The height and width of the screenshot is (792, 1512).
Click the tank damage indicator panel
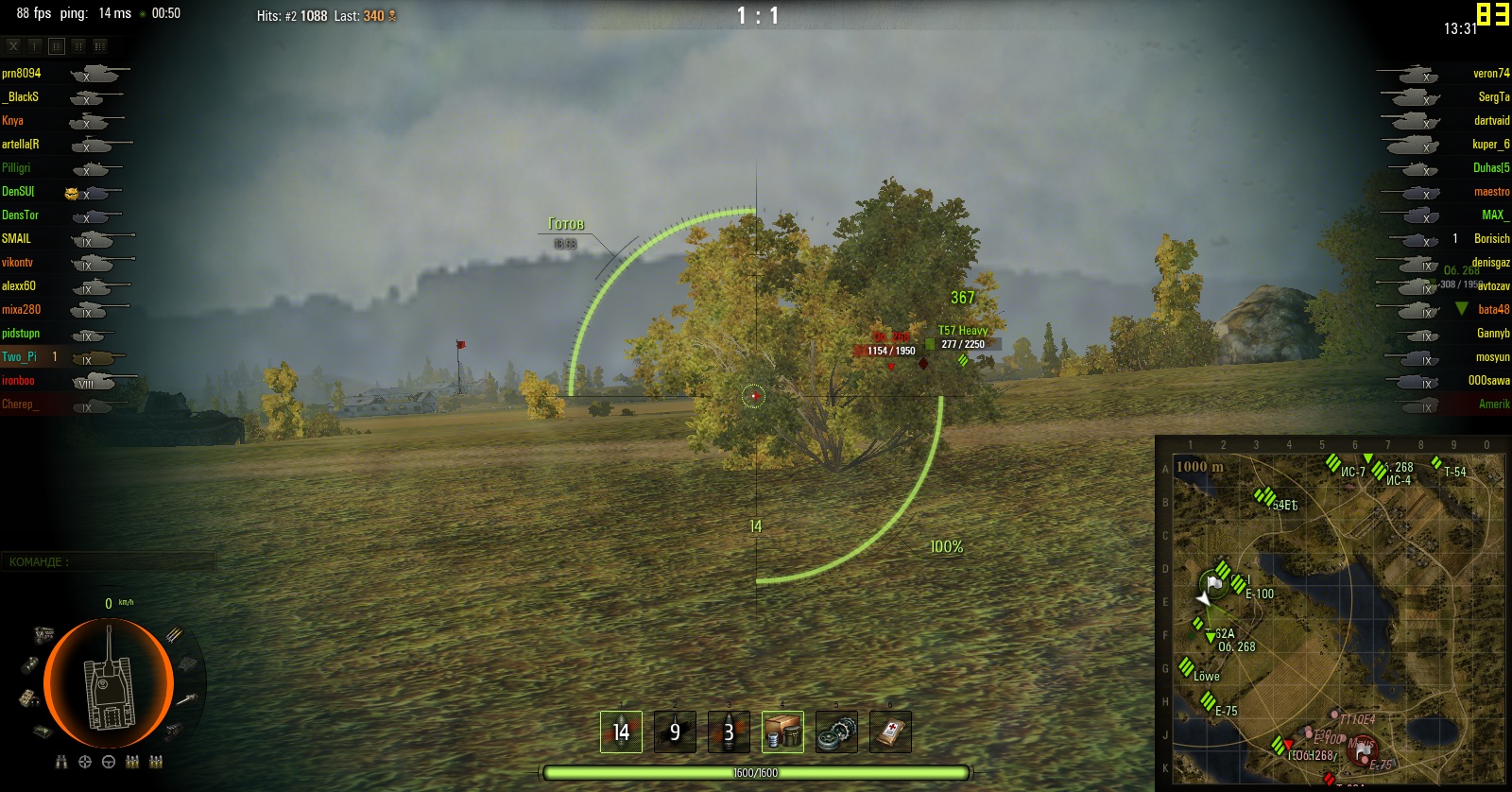[109, 682]
